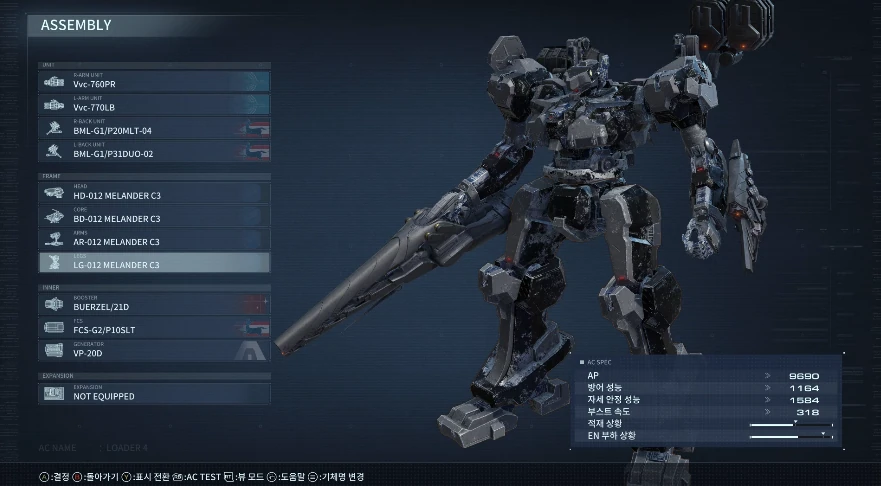Open the HD-012 MELANDER C3 head slot
Viewport: 881px width, 486px height.
click(154, 193)
